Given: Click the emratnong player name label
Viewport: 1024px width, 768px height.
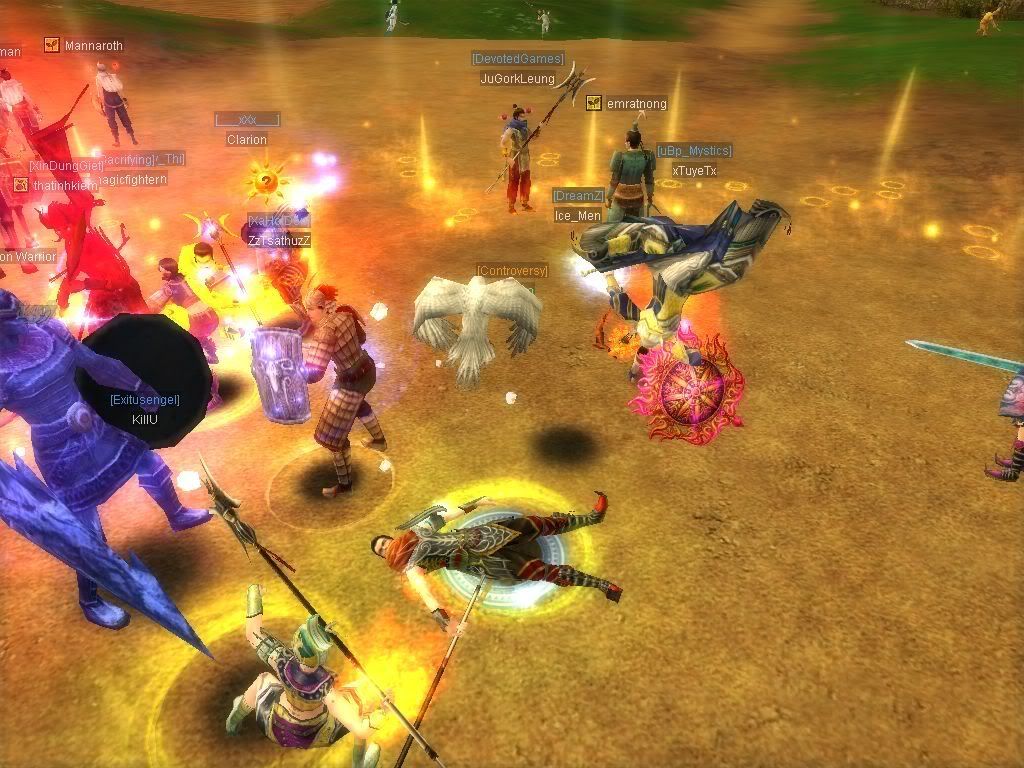Looking at the screenshot, I should [636, 104].
